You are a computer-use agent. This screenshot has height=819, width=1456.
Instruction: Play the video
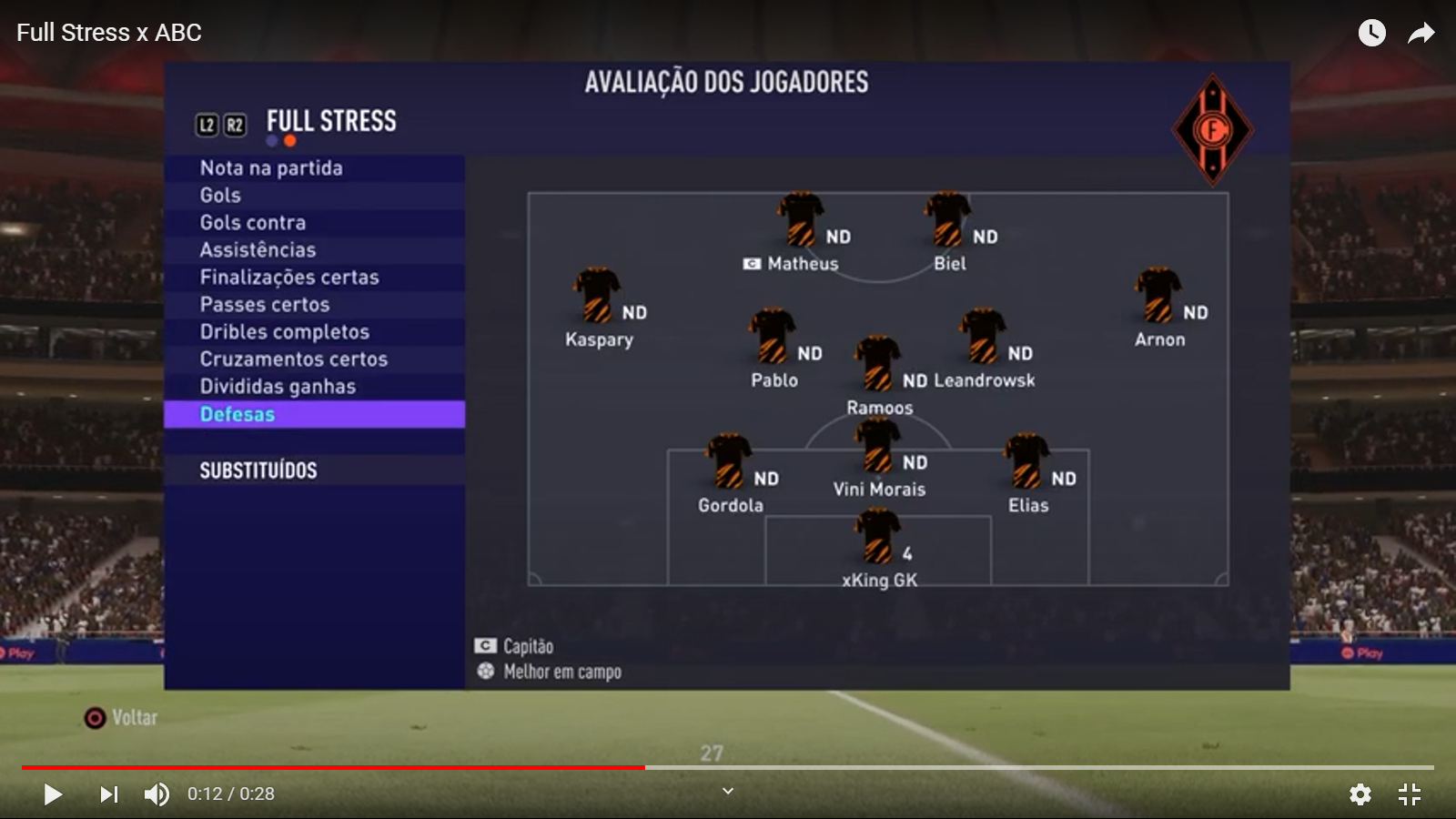(x=53, y=794)
